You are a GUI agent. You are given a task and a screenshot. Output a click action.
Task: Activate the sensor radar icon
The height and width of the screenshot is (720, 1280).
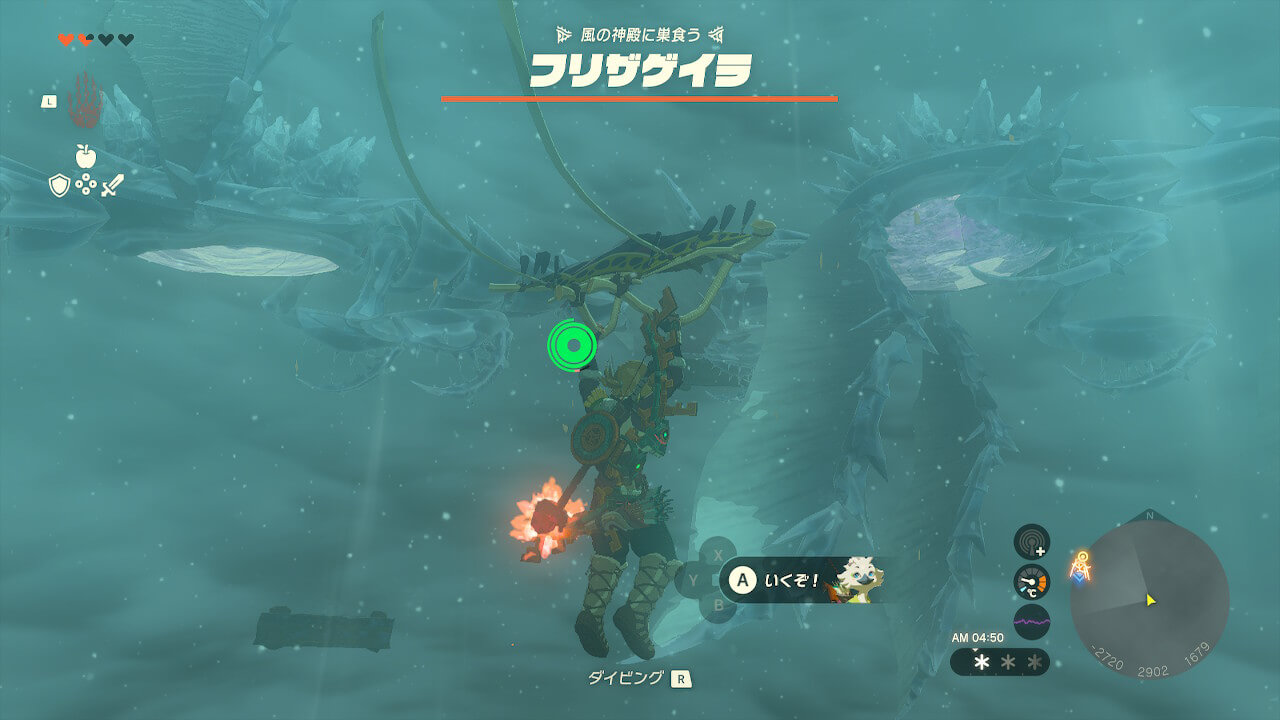click(1031, 542)
